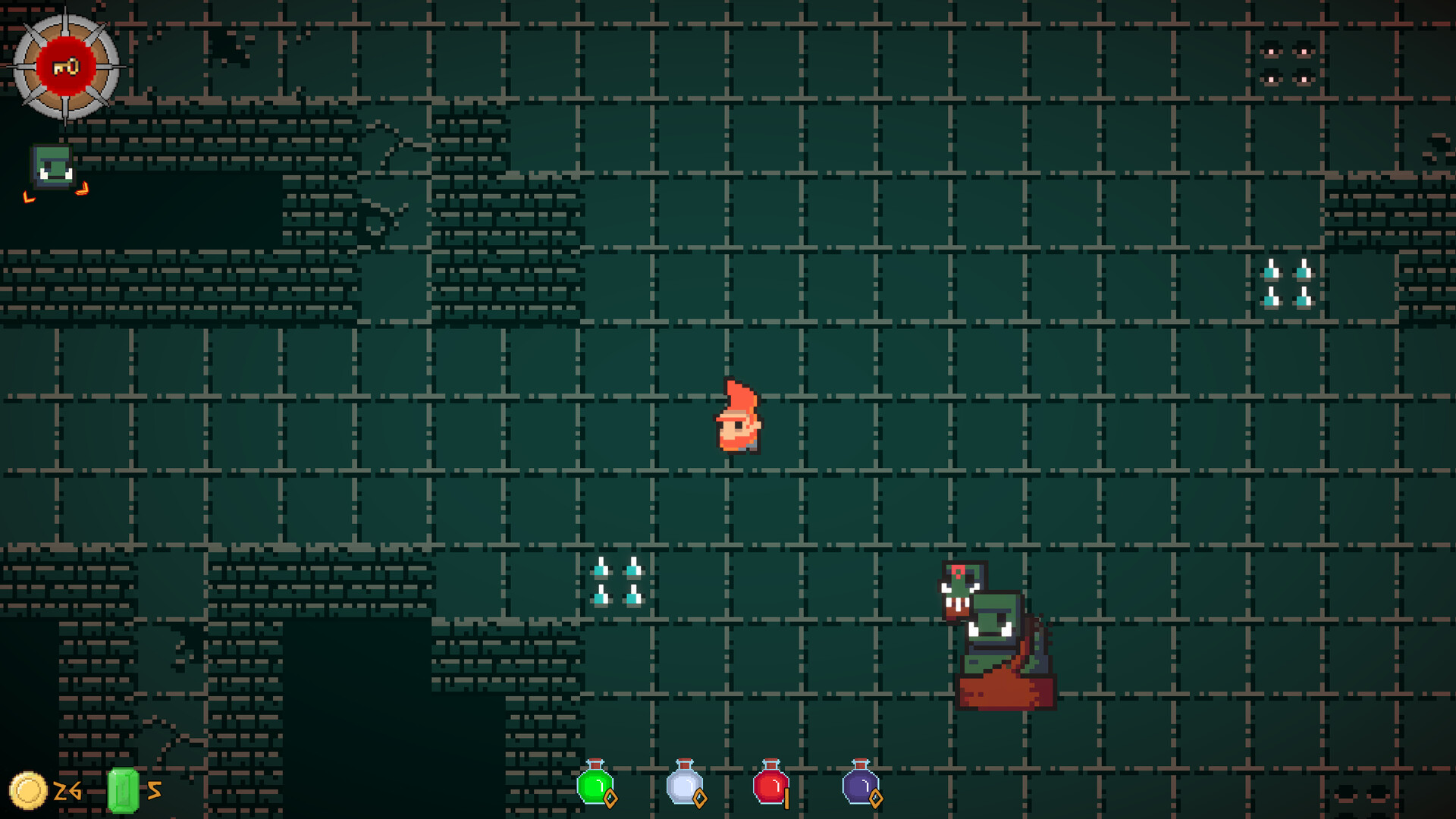Screen dimensions: 1456x819
Task: Click the orange diamond charge marker on white potion
Action: pos(698,799)
